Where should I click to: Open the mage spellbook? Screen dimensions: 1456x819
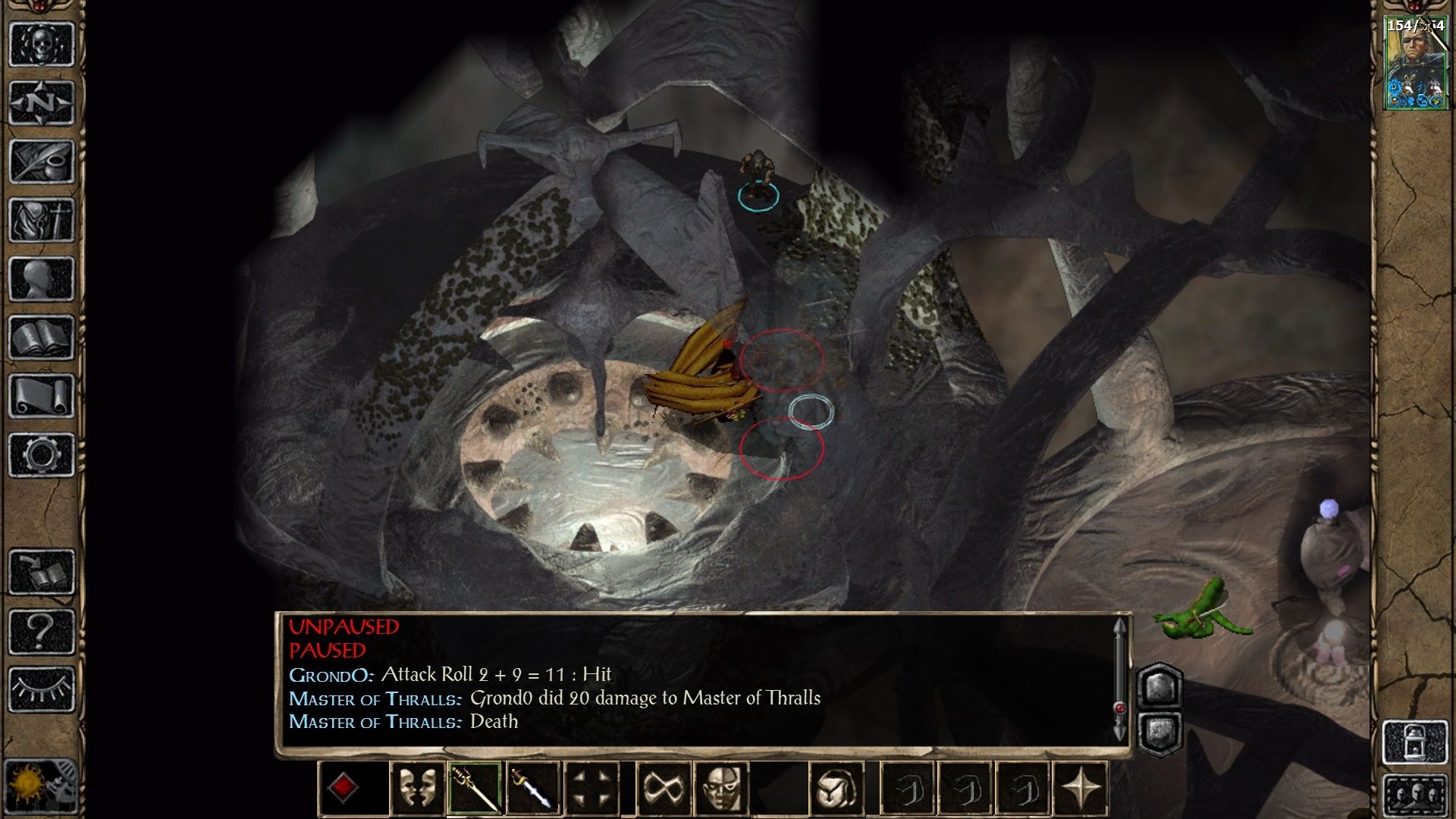(42, 337)
